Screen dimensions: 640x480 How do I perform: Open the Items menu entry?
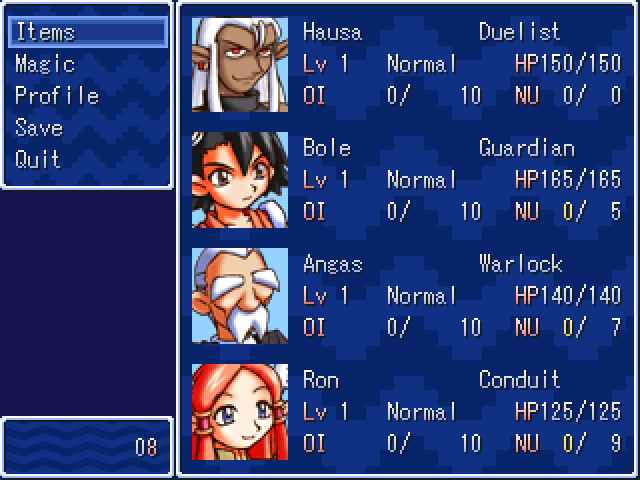point(45,32)
